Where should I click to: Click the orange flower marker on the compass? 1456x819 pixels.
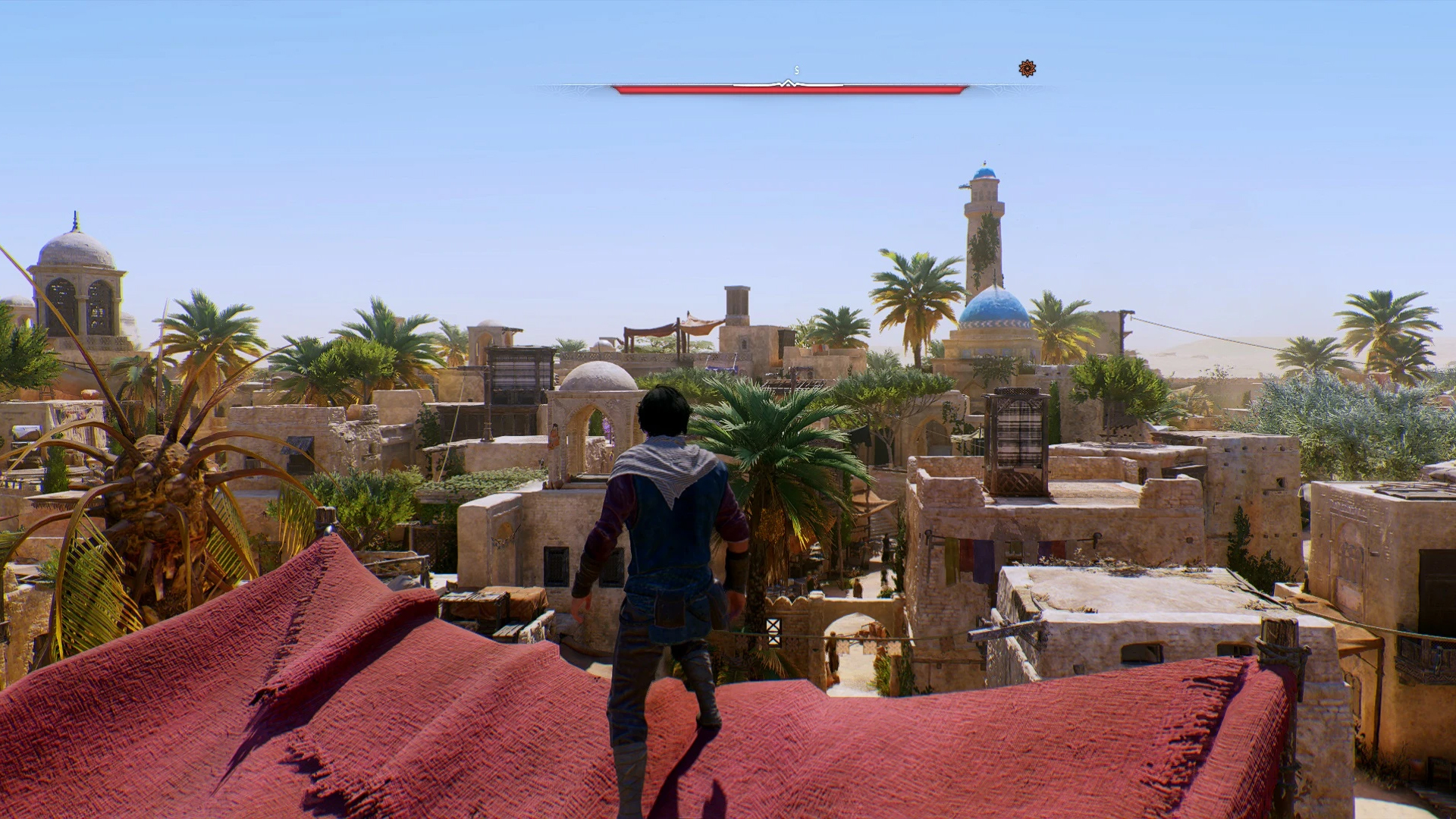point(1027,69)
